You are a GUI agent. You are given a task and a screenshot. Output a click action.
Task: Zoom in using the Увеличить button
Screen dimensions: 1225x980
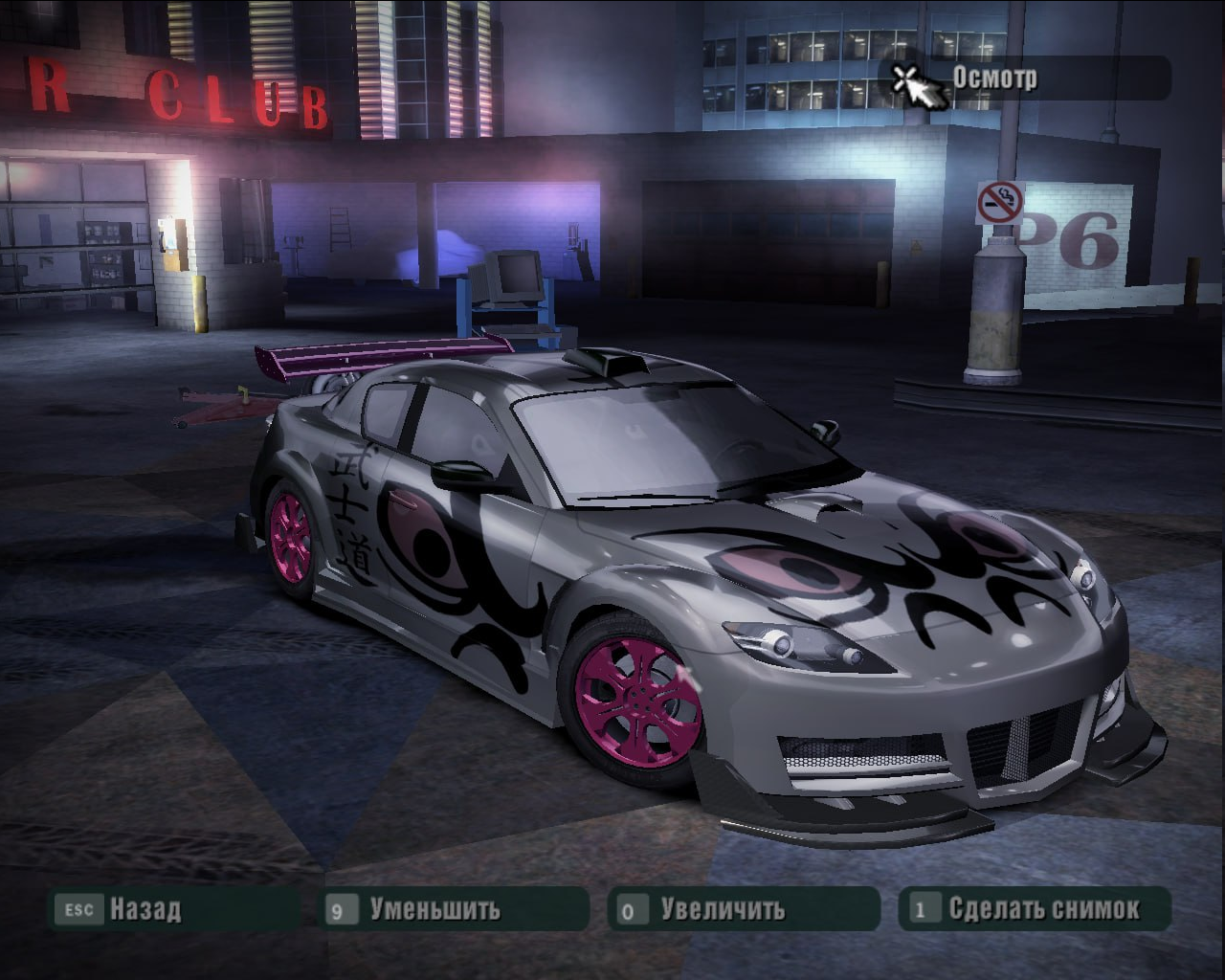point(723,908)
